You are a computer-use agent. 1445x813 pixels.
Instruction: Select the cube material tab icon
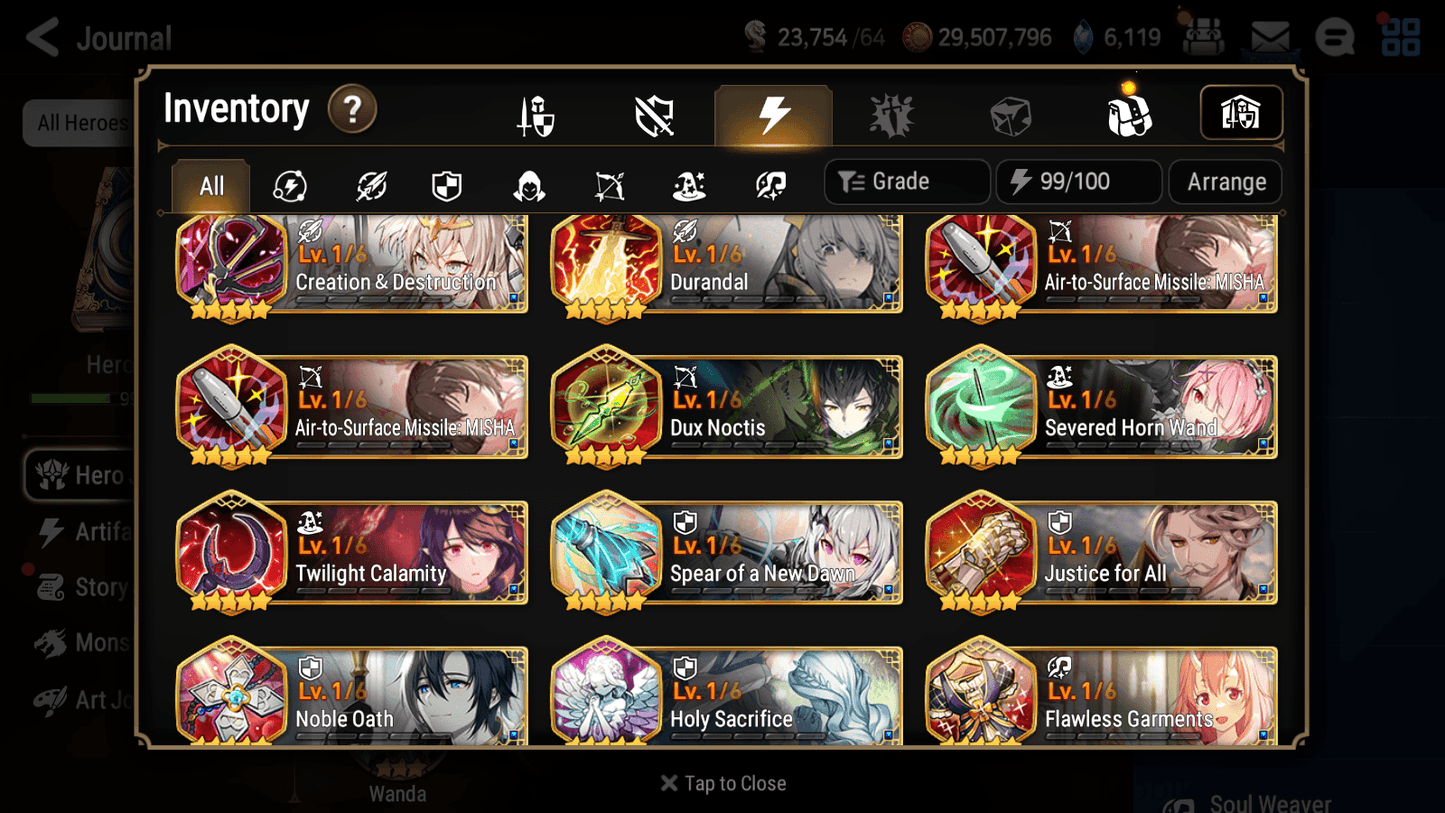pos(1011,113)
